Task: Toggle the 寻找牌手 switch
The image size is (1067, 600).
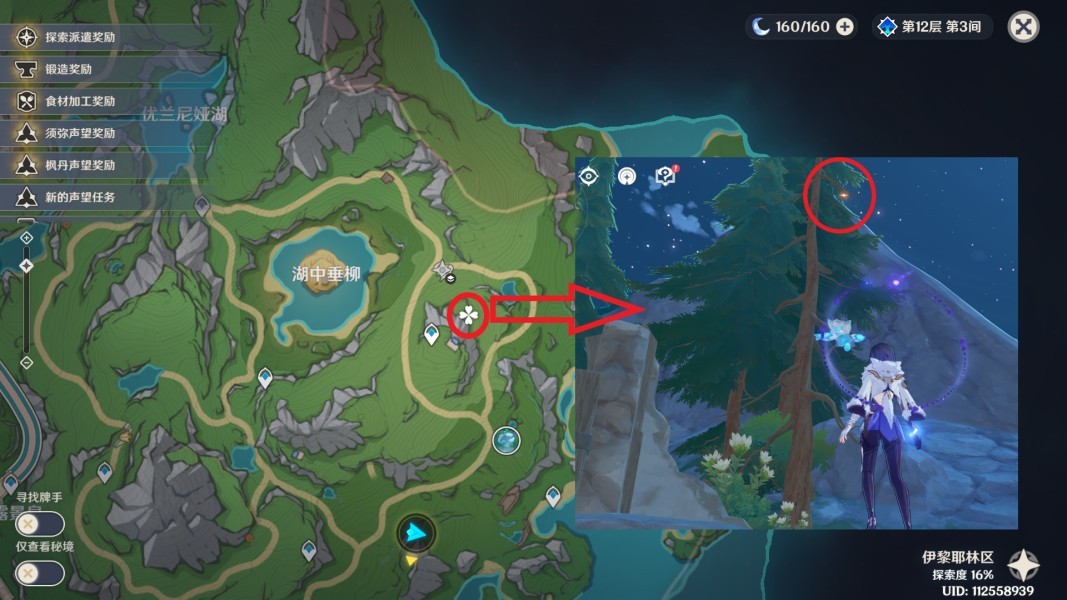Action: (40, 523)
